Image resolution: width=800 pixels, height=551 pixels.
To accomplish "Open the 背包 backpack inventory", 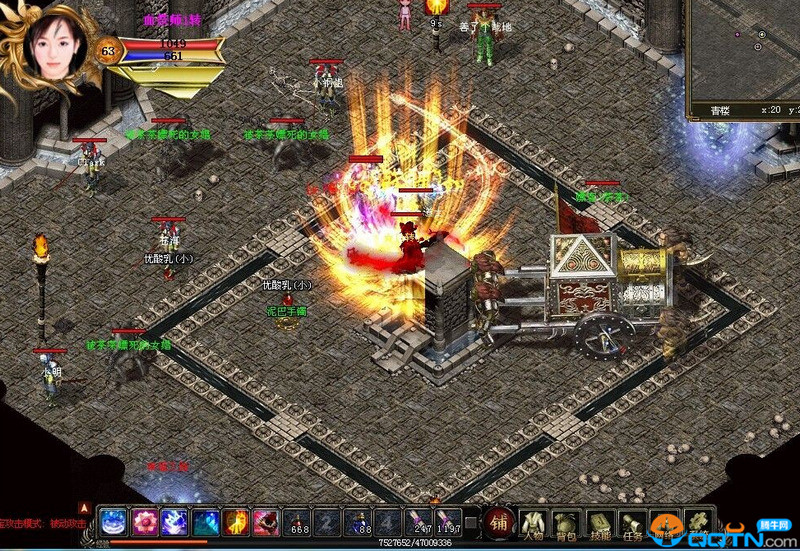I will [567, 522].
